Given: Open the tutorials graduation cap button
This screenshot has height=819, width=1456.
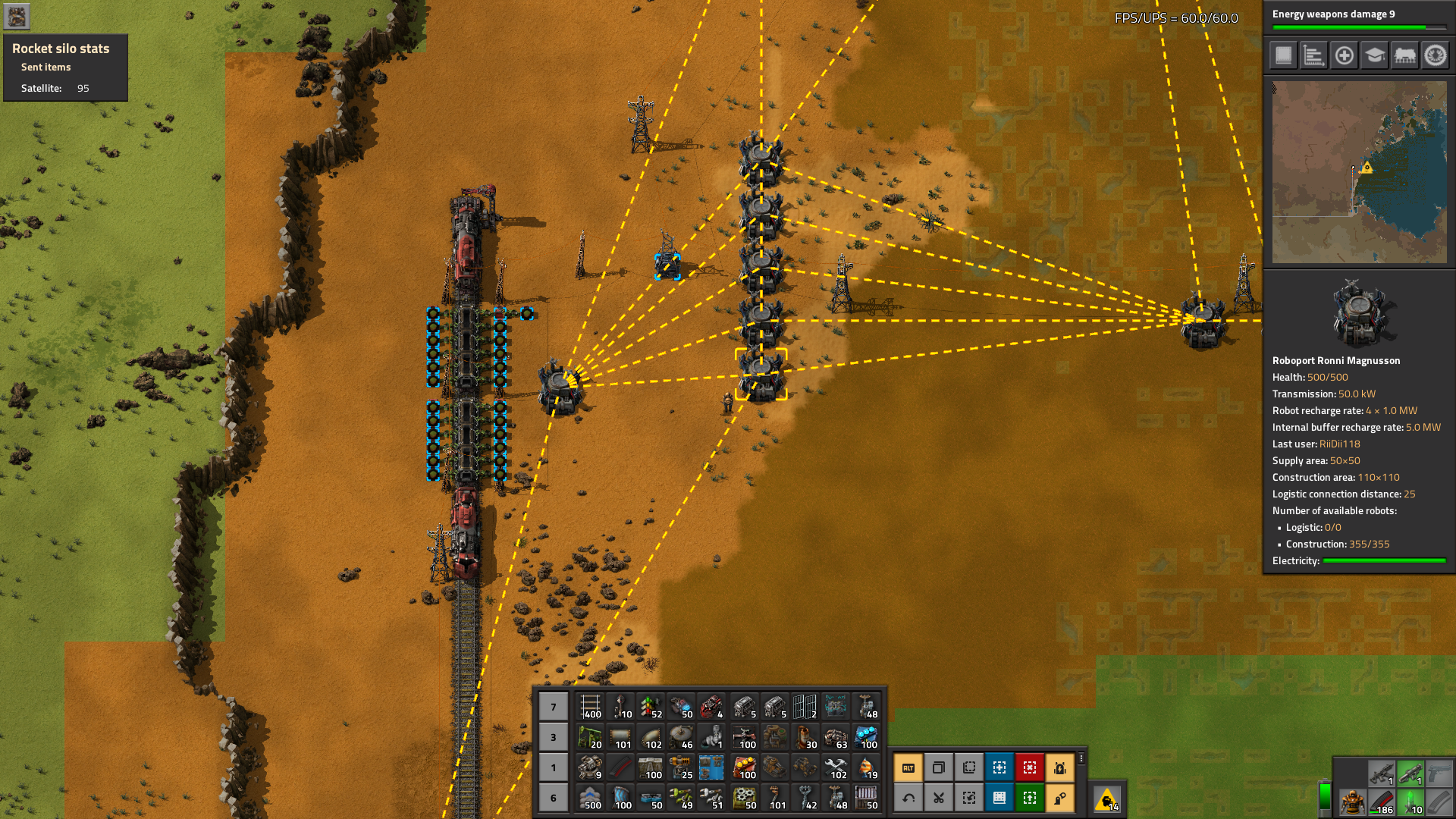Looking at the screenshot, I should point(1374,55).
